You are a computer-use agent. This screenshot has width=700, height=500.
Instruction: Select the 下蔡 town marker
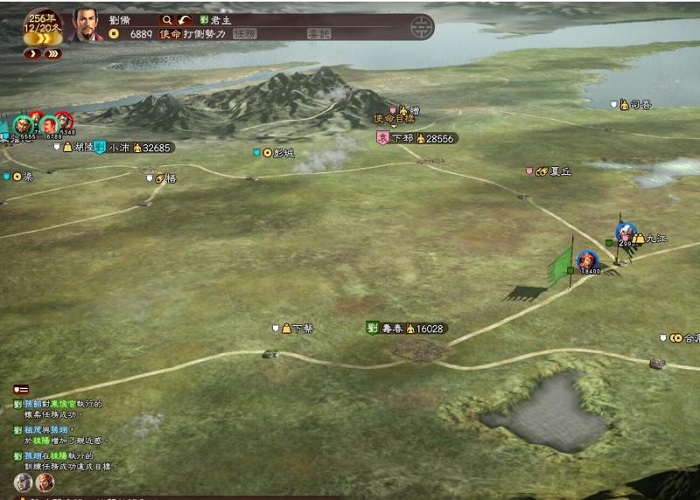point(301,328)
